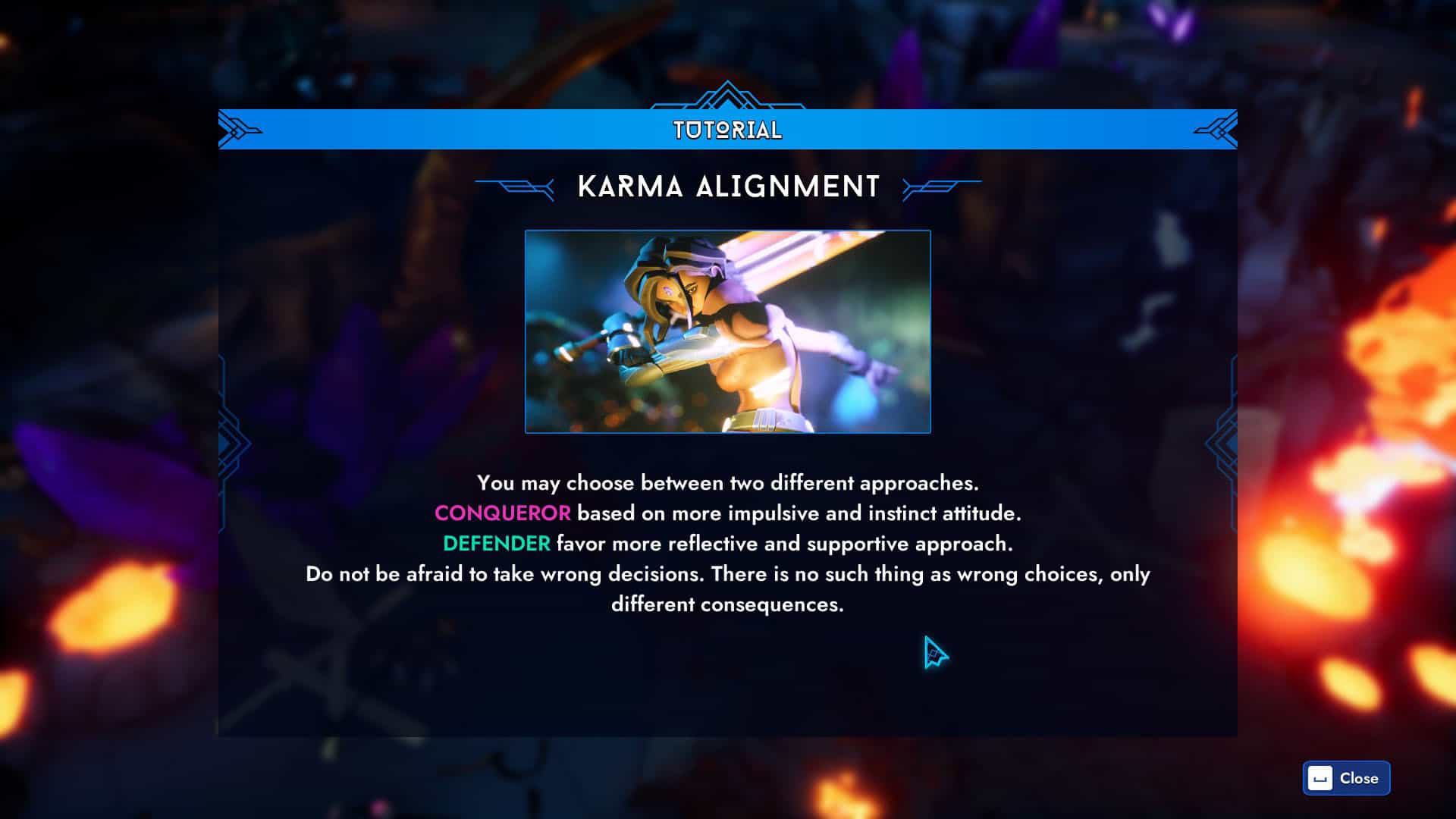Select the TUTORIAL tab at the top
This screenshot has width=1456, height=819.
pyautogui.click(x=726, y=129)
